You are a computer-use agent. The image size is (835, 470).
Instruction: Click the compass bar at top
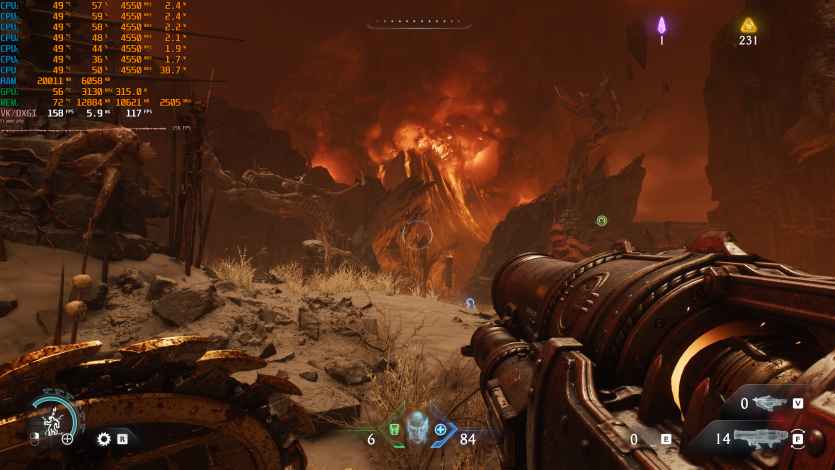point(417,22)
